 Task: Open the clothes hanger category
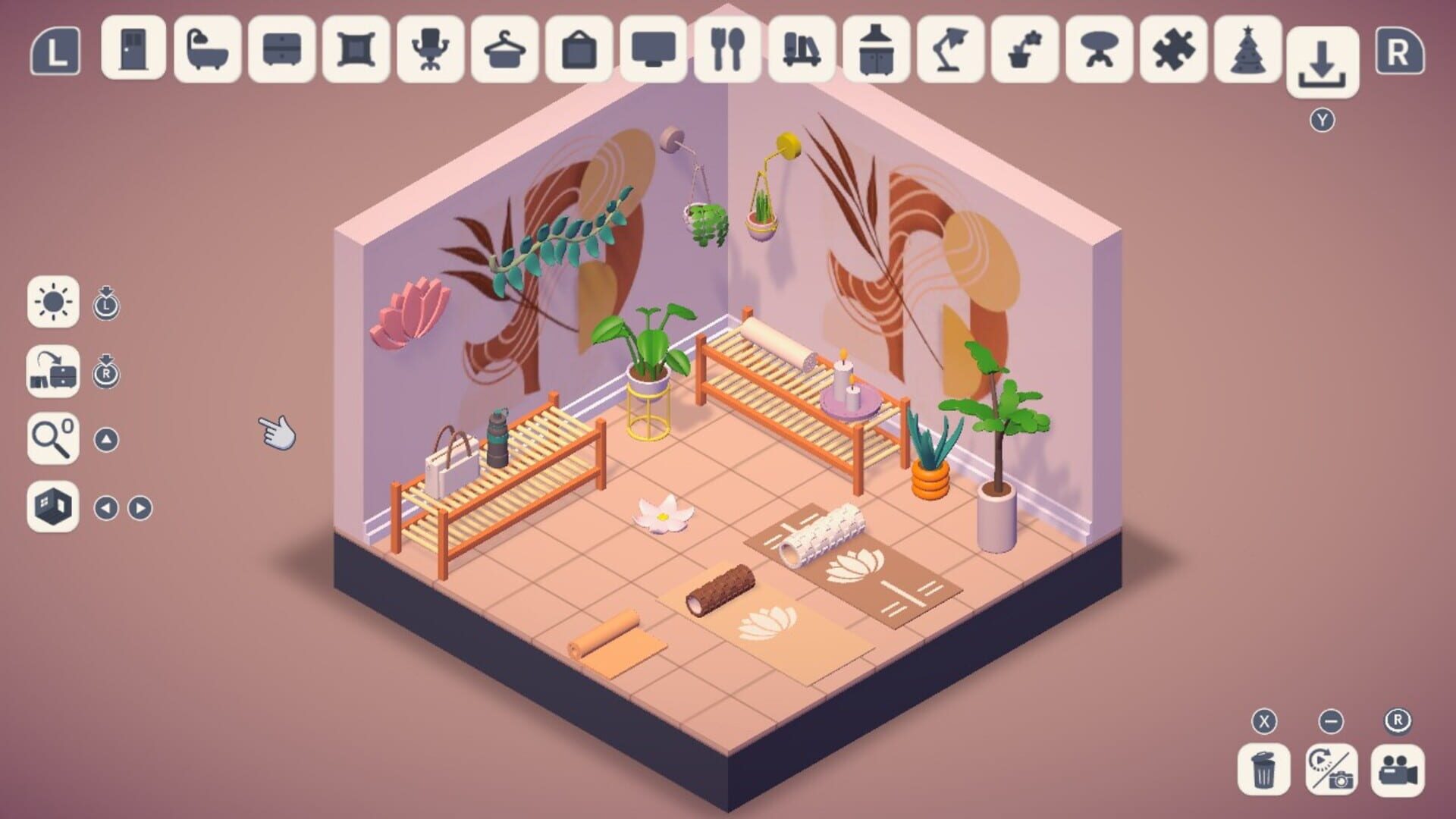click(x=500, y=52)
